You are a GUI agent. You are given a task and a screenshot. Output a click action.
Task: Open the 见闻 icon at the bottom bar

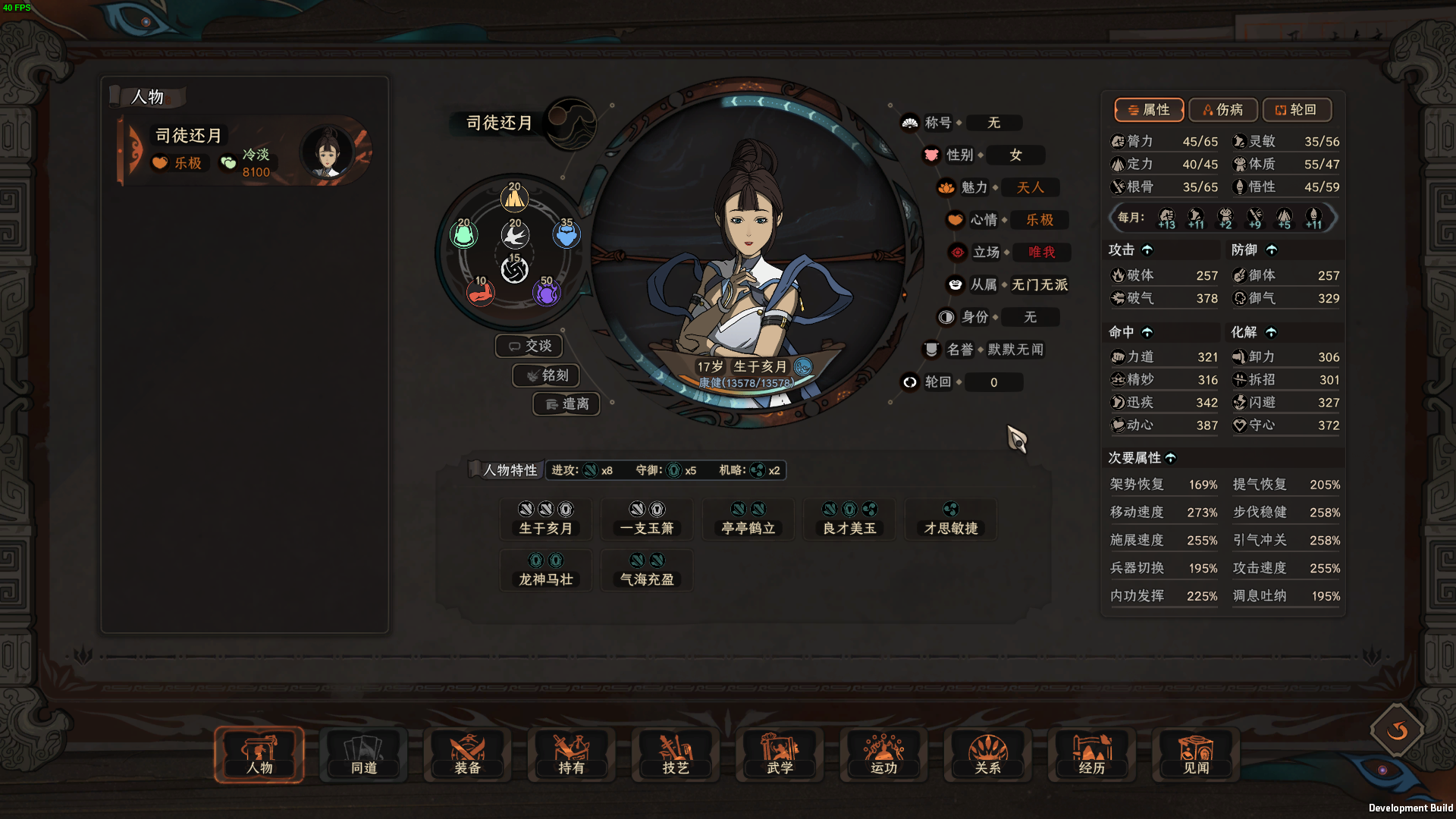click(1195, 755)
